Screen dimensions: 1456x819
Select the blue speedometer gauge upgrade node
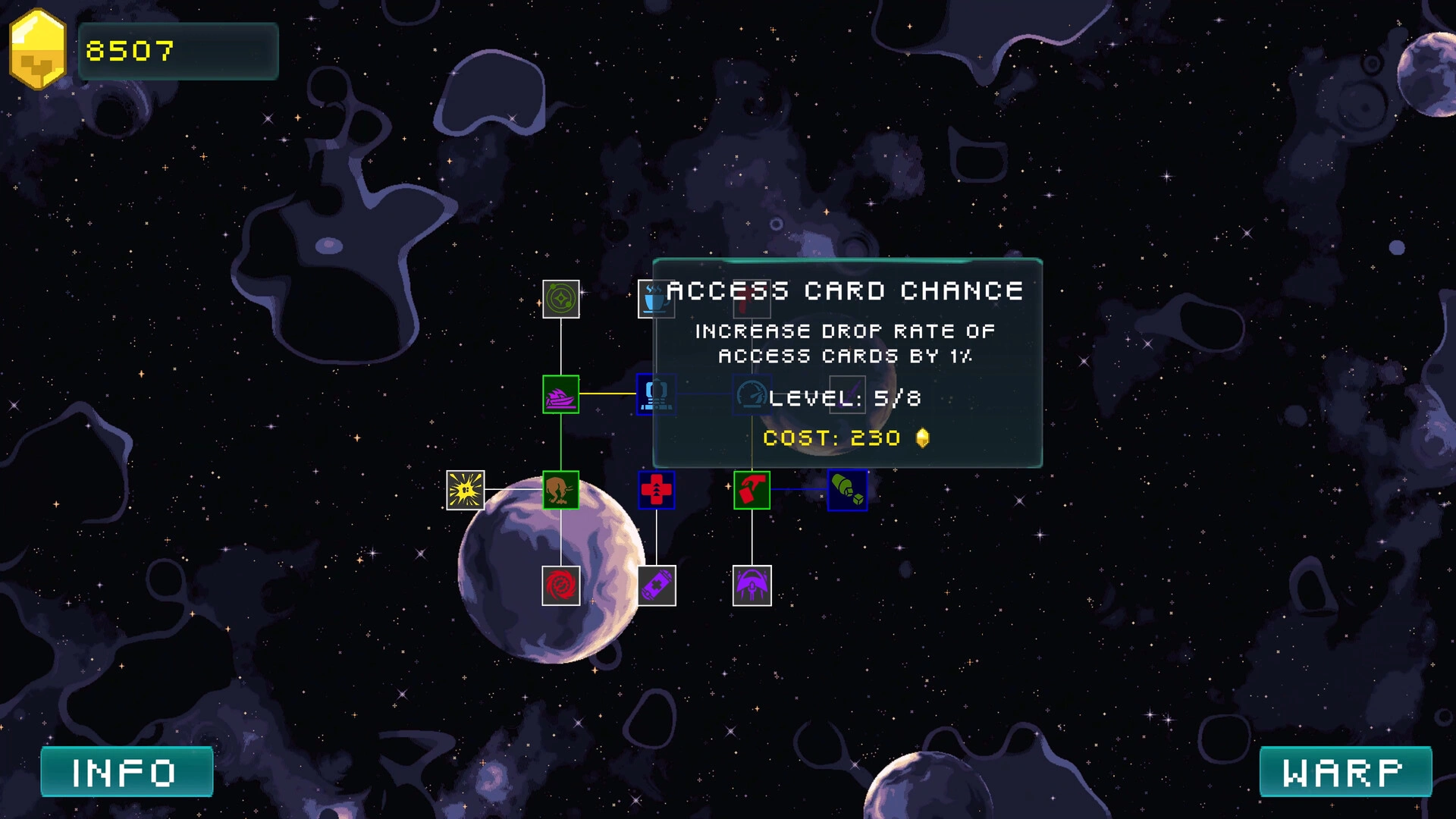coord(751,394)
